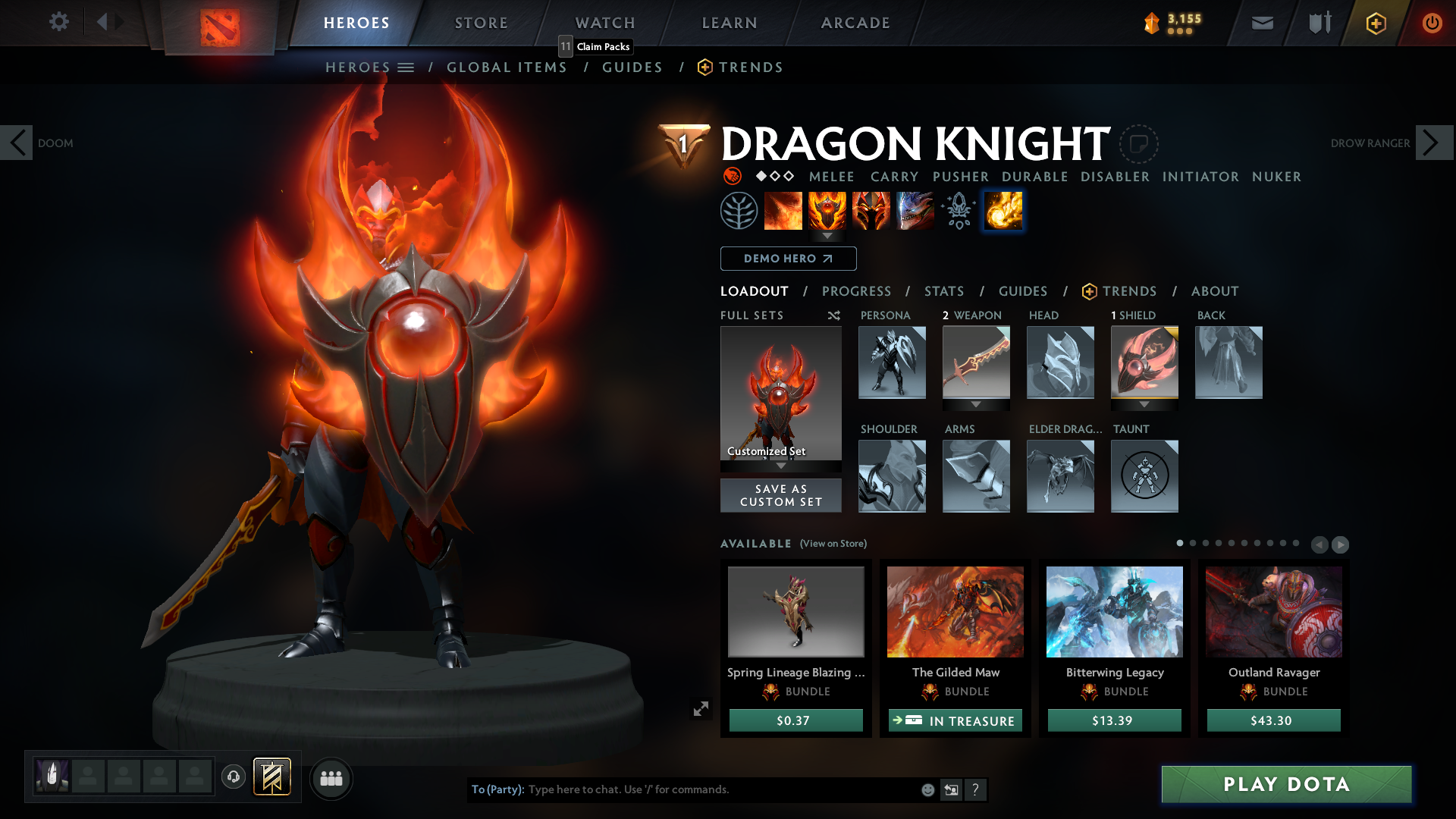Viewport: 1456px width, 819px height.
Task: Open the Global Items menu
Action: [x=507, y=67]
